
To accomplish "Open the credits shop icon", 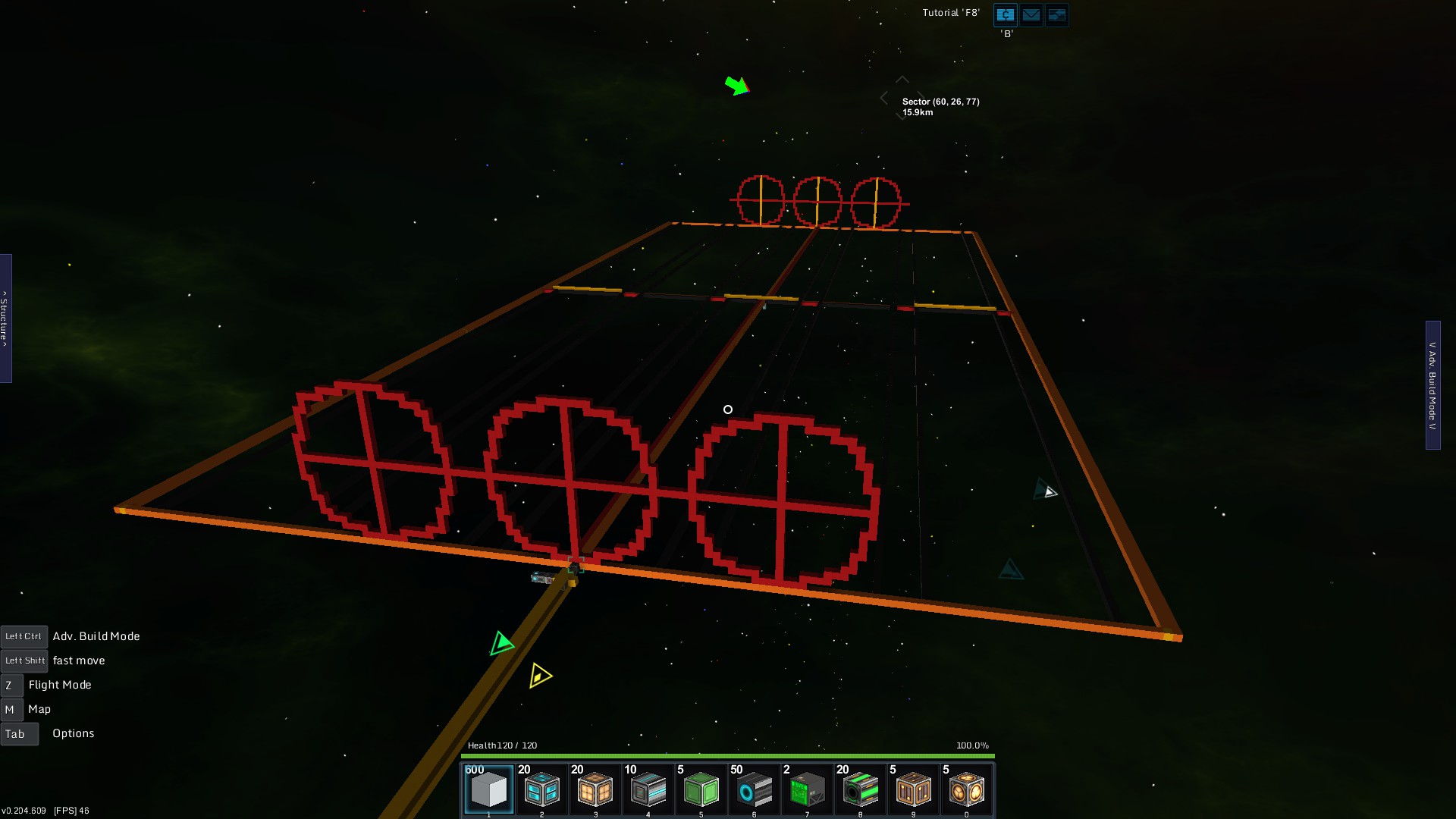I will tap(1006, 14).
